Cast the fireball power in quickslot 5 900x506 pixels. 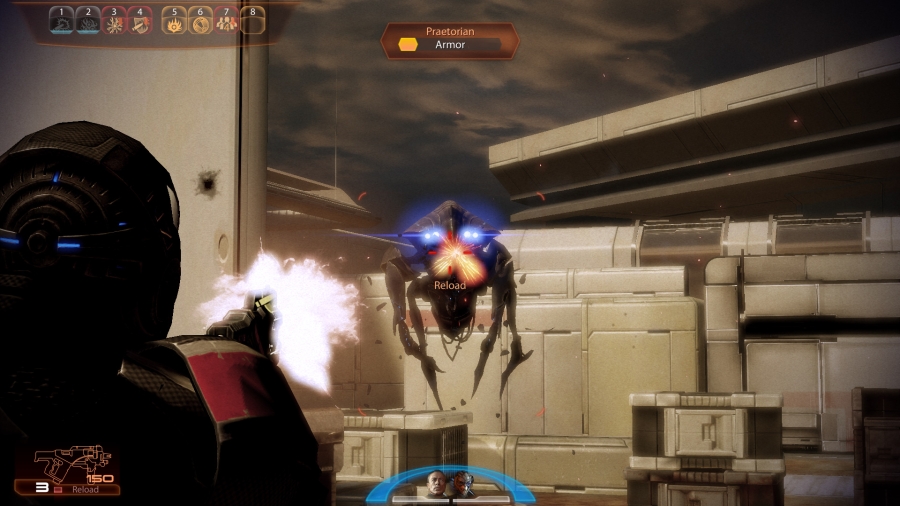(x=174, y=22)
